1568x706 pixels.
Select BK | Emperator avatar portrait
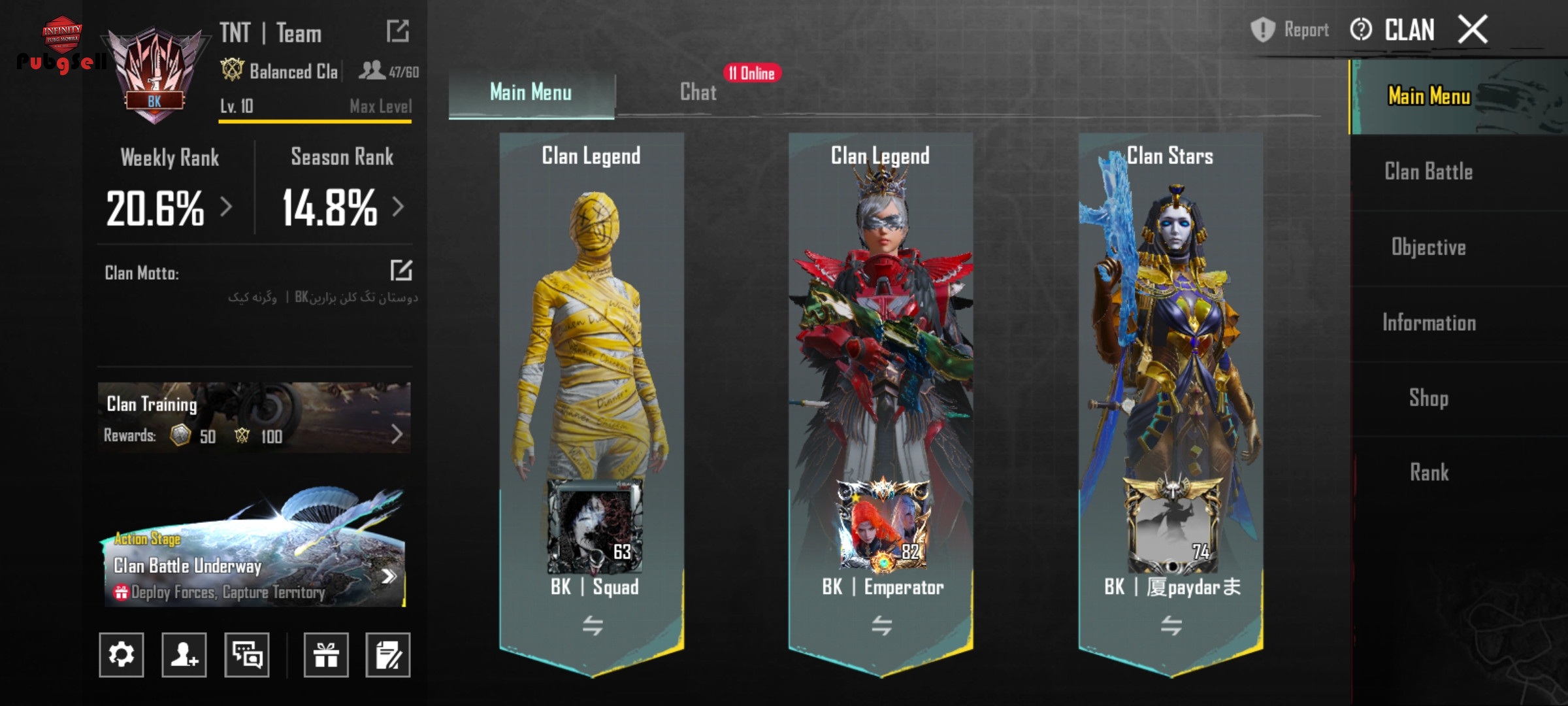tap(883, 526)
